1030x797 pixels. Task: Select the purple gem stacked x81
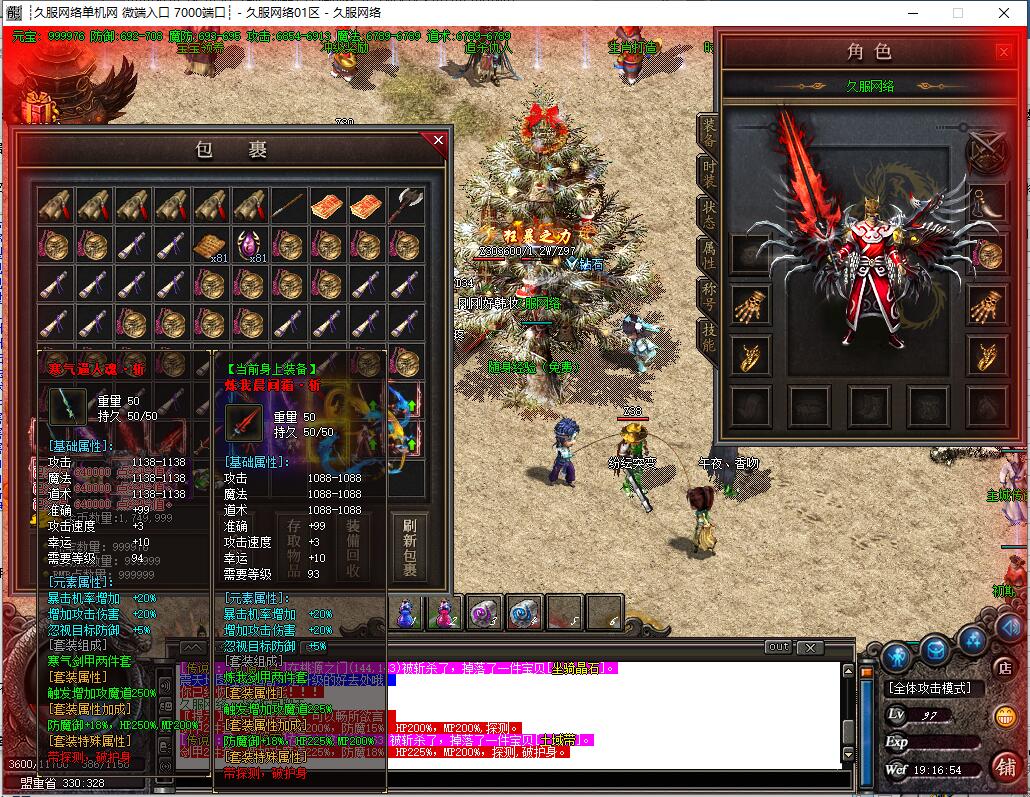pos(251,244)
